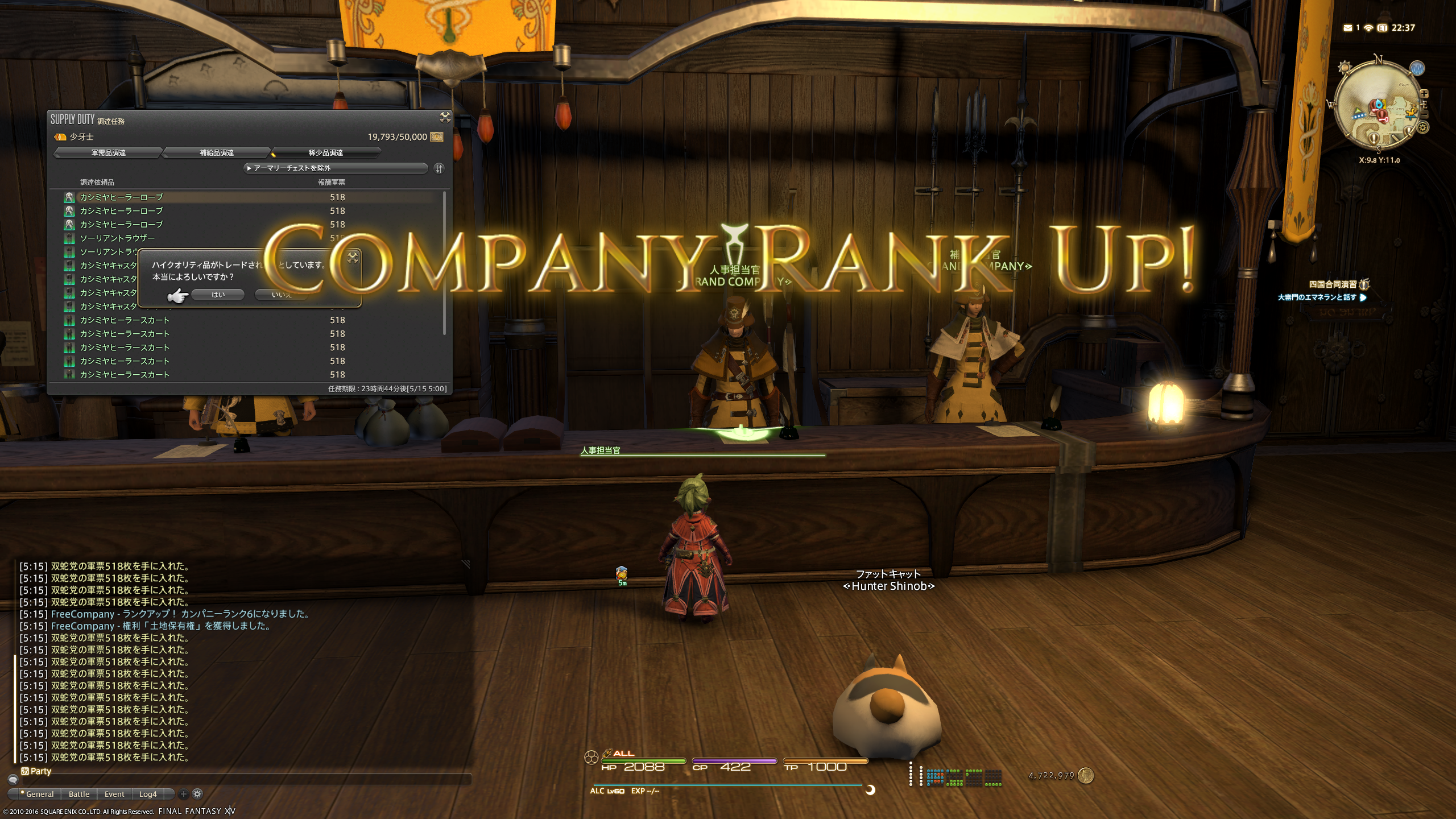Zoom in the minimap with plus button
1456x819 pixels.
pos(1424,94)
